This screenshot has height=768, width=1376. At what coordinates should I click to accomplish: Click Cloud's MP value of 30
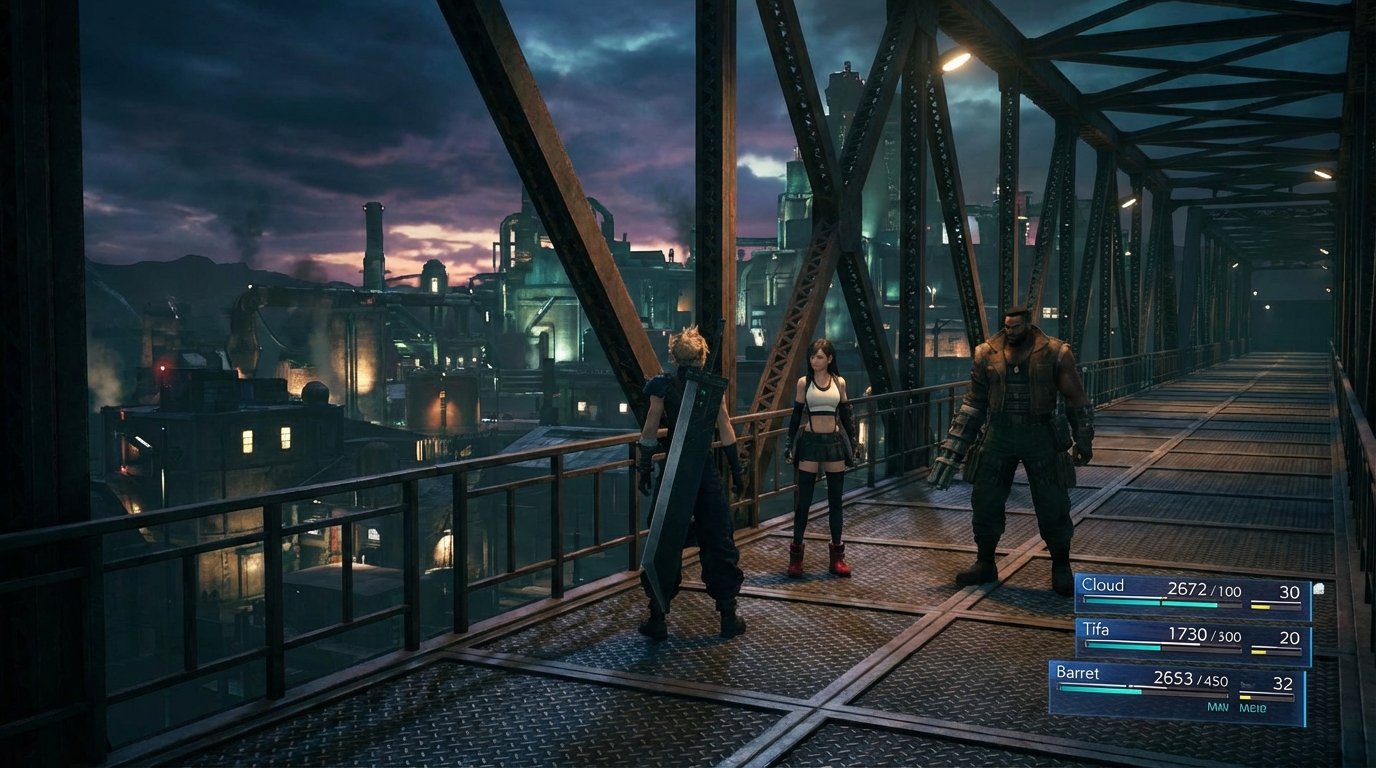(x=1290, y=591)
